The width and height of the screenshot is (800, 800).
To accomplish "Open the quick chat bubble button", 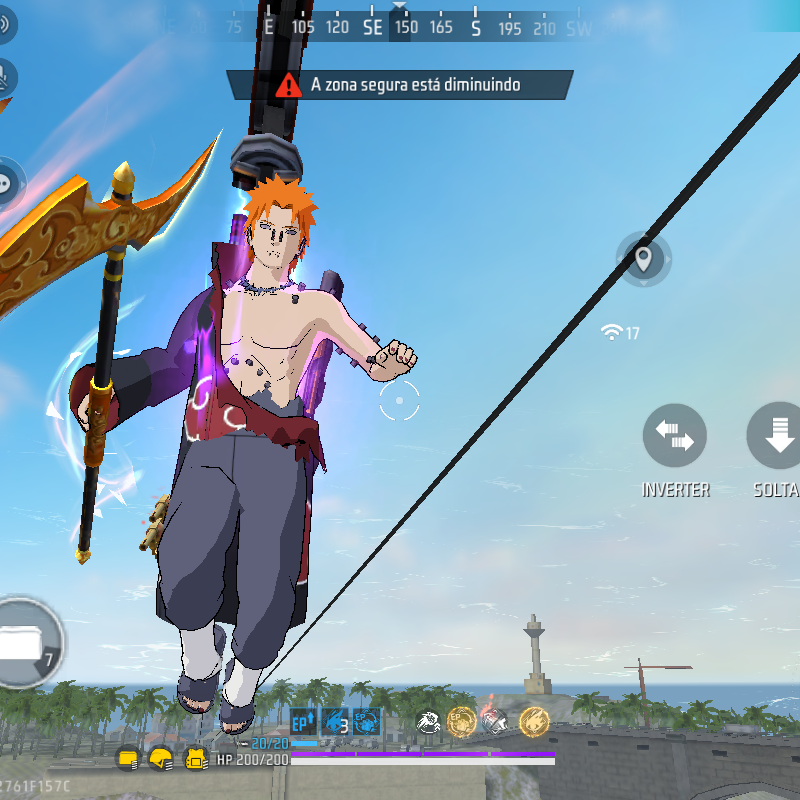I will point(7,182).
